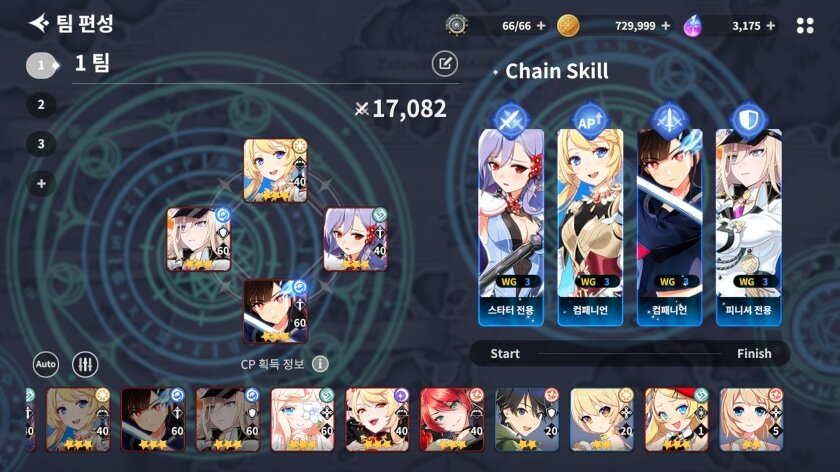Select the purple-haired hero in formation
The height and width of the screenshot is (472, 840).
pos(354,239)
